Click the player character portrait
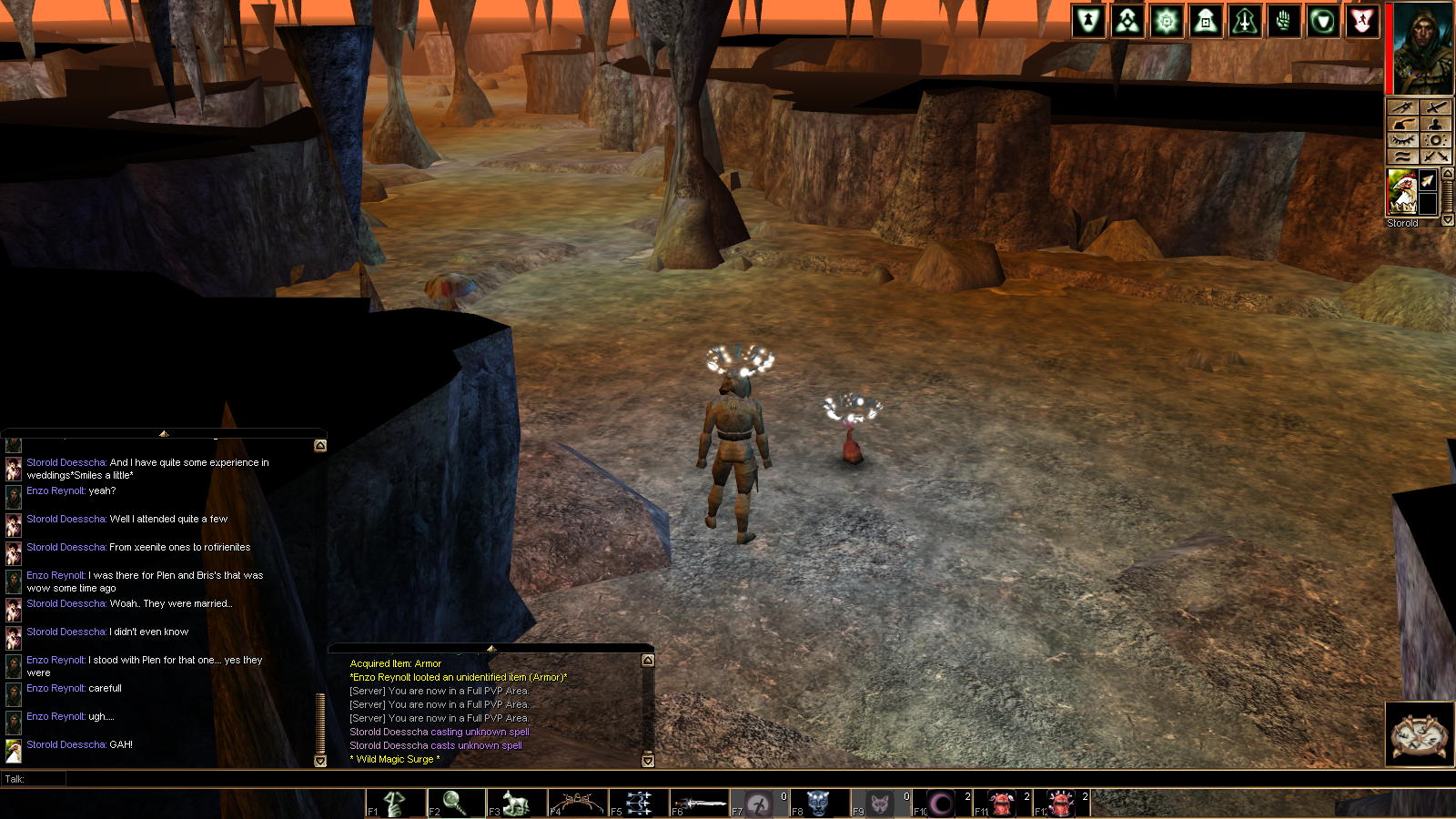 [x=1423, y=48]
